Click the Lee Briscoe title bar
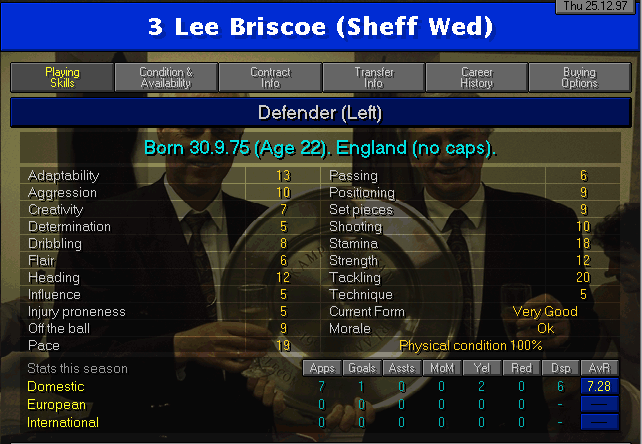The height and width of the screenshot is (444, 642). [x=320, y=27]
